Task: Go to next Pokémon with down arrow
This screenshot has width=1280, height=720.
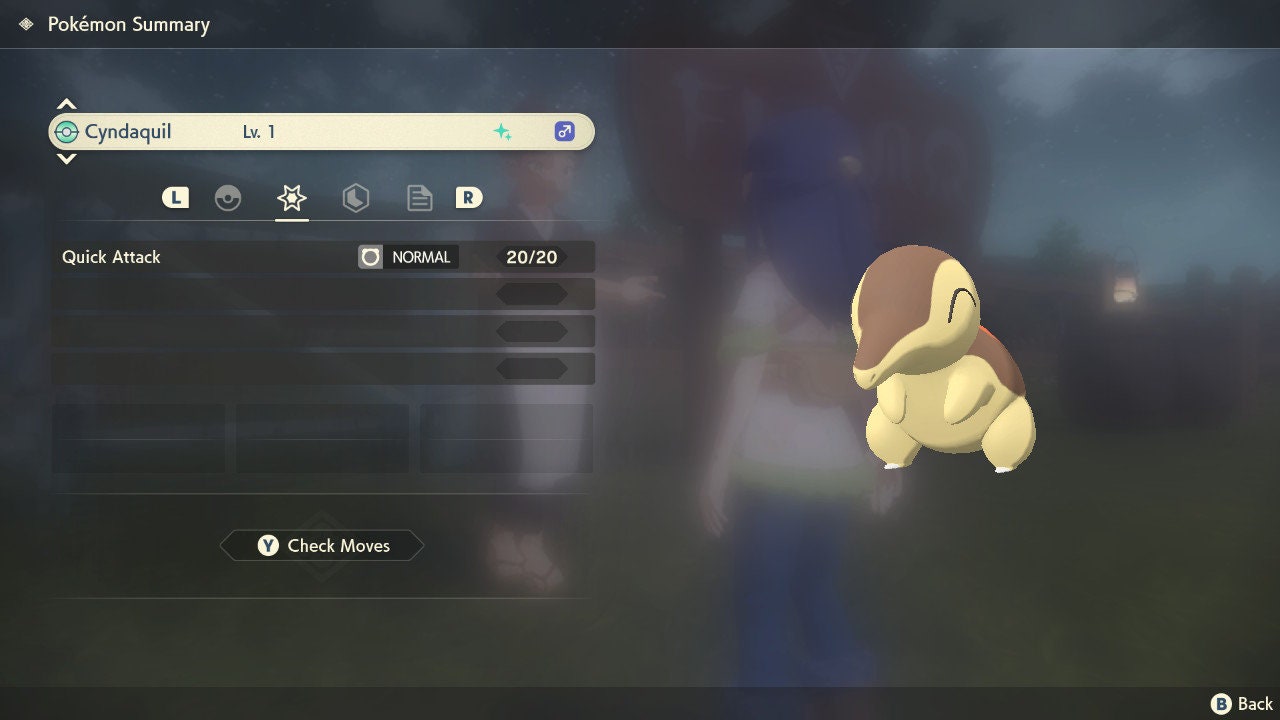Action: tap(66, 158)
